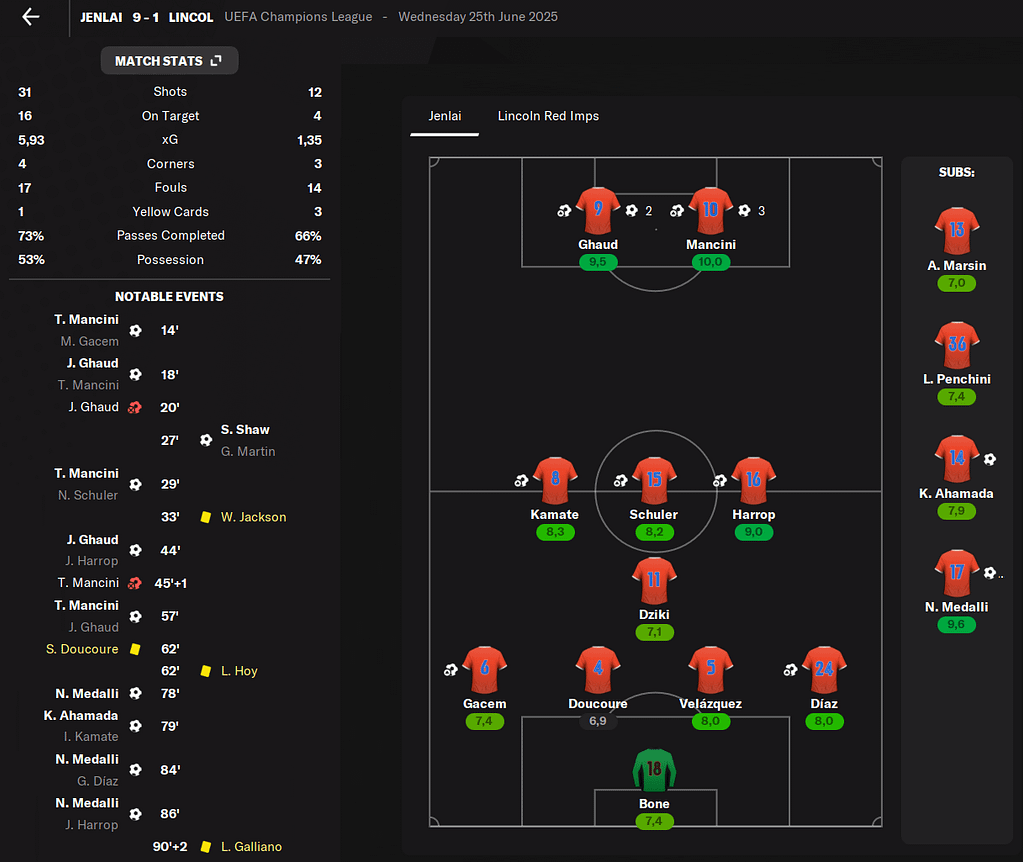Select Velázquez's number 5 shirt

tap(710, 670)
